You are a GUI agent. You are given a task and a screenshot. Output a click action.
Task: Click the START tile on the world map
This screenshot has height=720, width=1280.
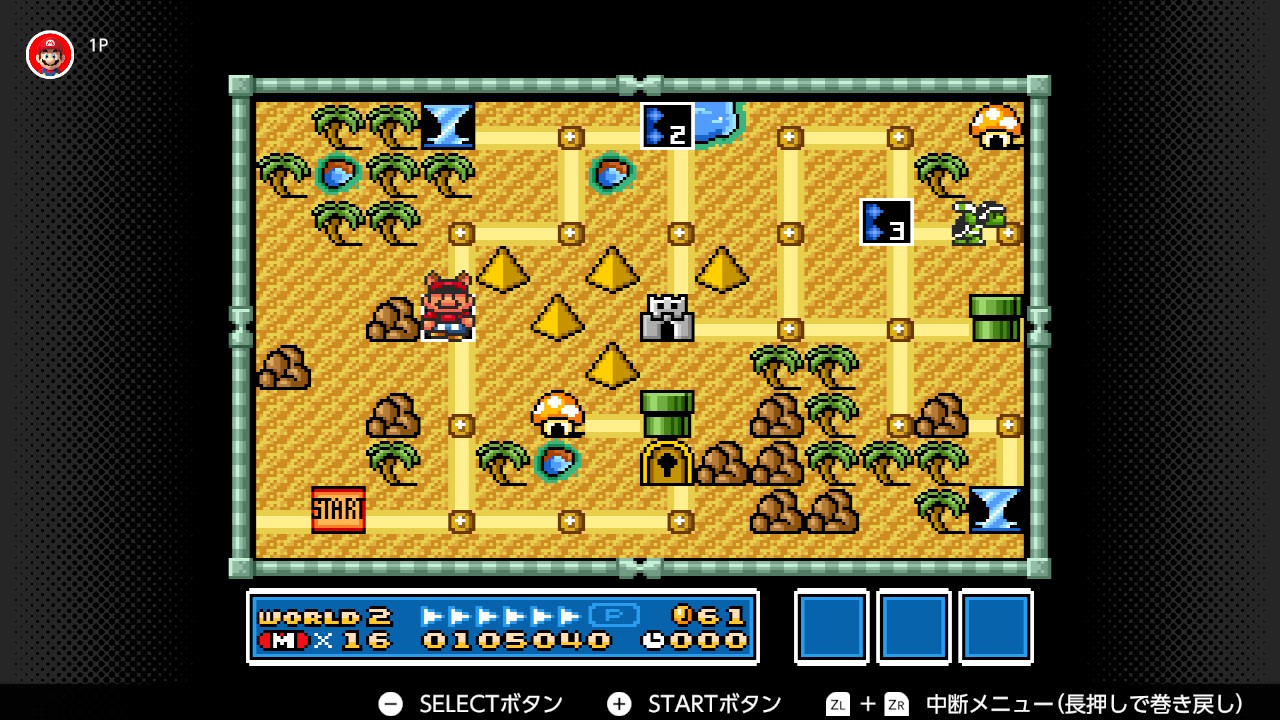[338, 508]
